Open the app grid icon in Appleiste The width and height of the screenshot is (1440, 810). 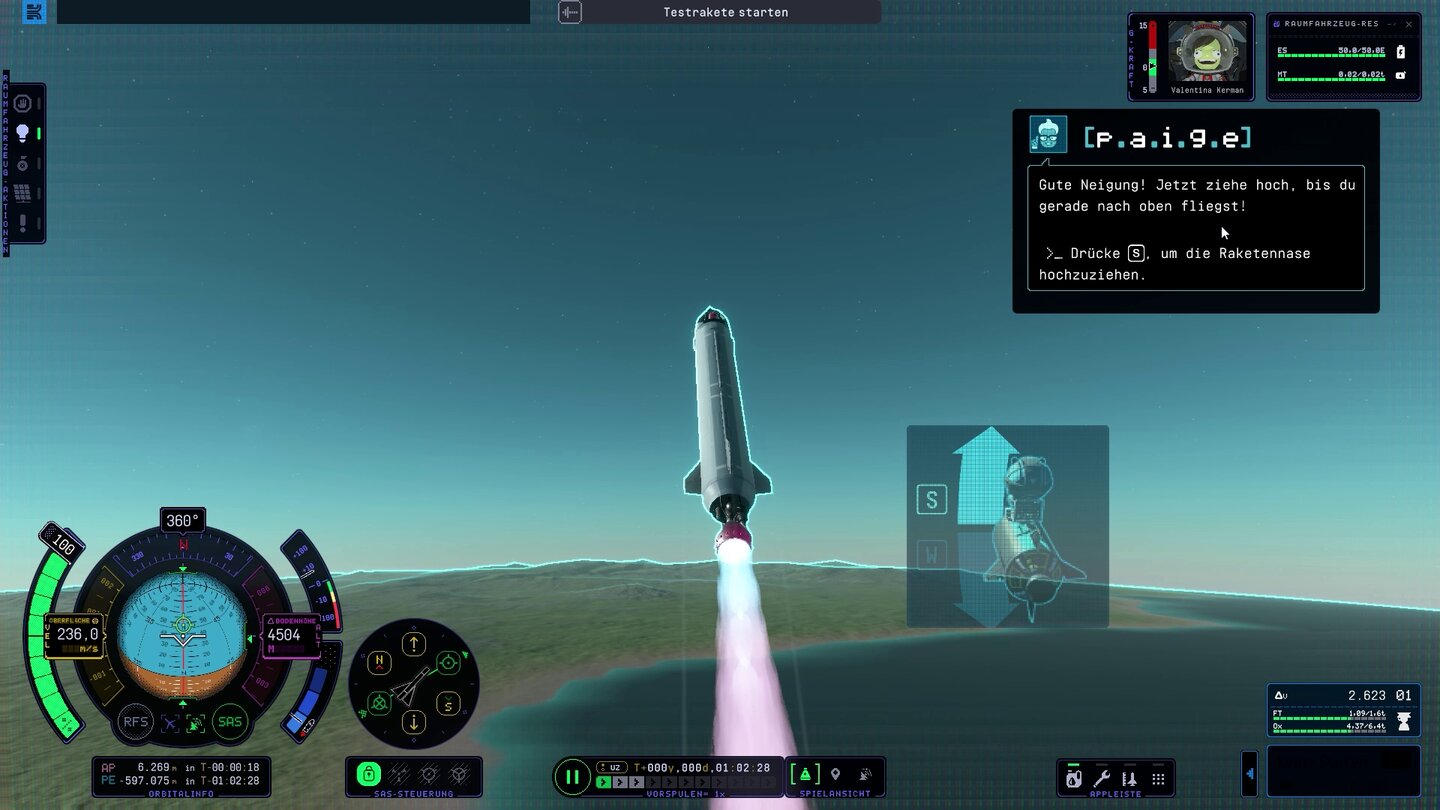click(x=1158, y=778)
